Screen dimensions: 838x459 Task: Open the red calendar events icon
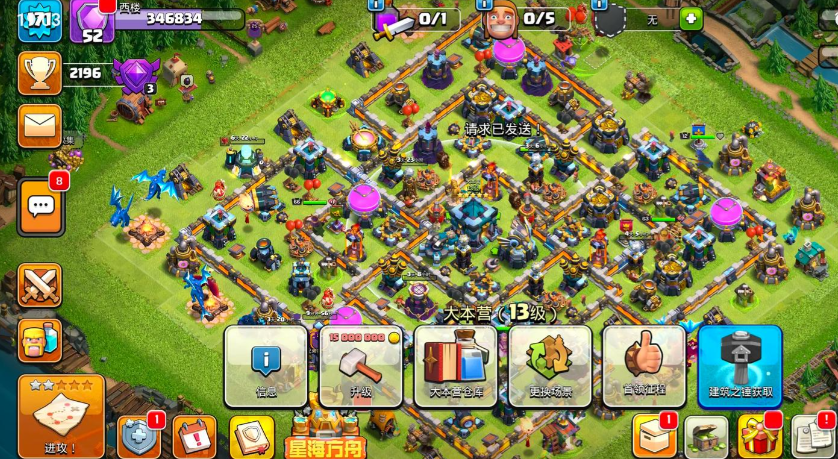194,437
